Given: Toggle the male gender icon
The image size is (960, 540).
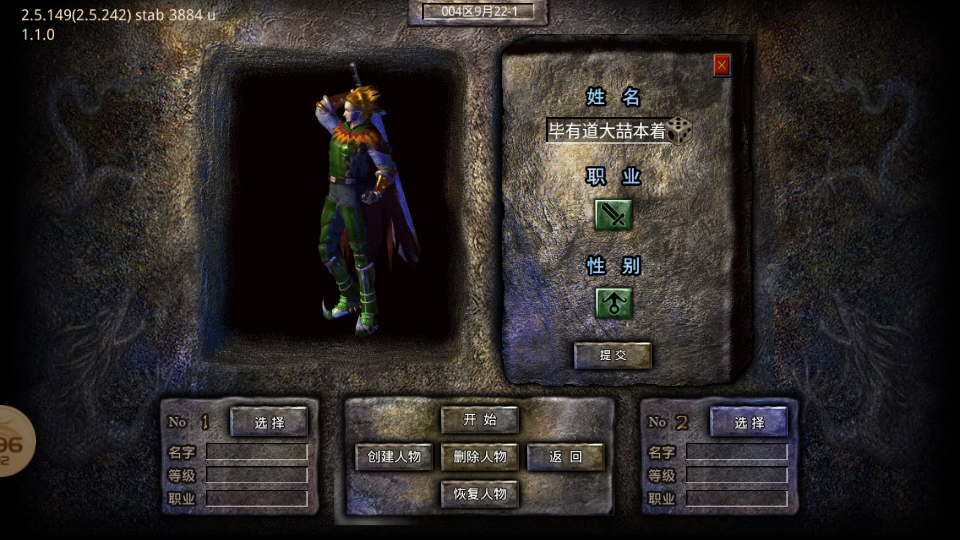Looking at the screenshot, I should [614, 302].
